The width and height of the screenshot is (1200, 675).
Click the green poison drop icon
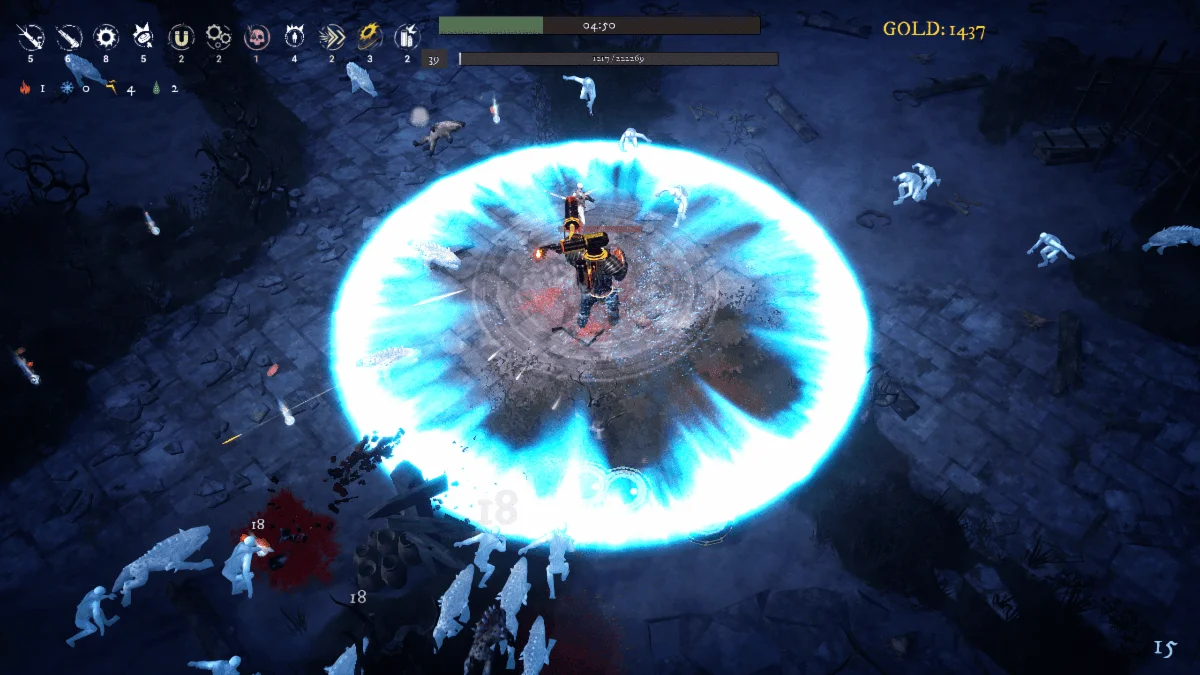tap(156, 88)
